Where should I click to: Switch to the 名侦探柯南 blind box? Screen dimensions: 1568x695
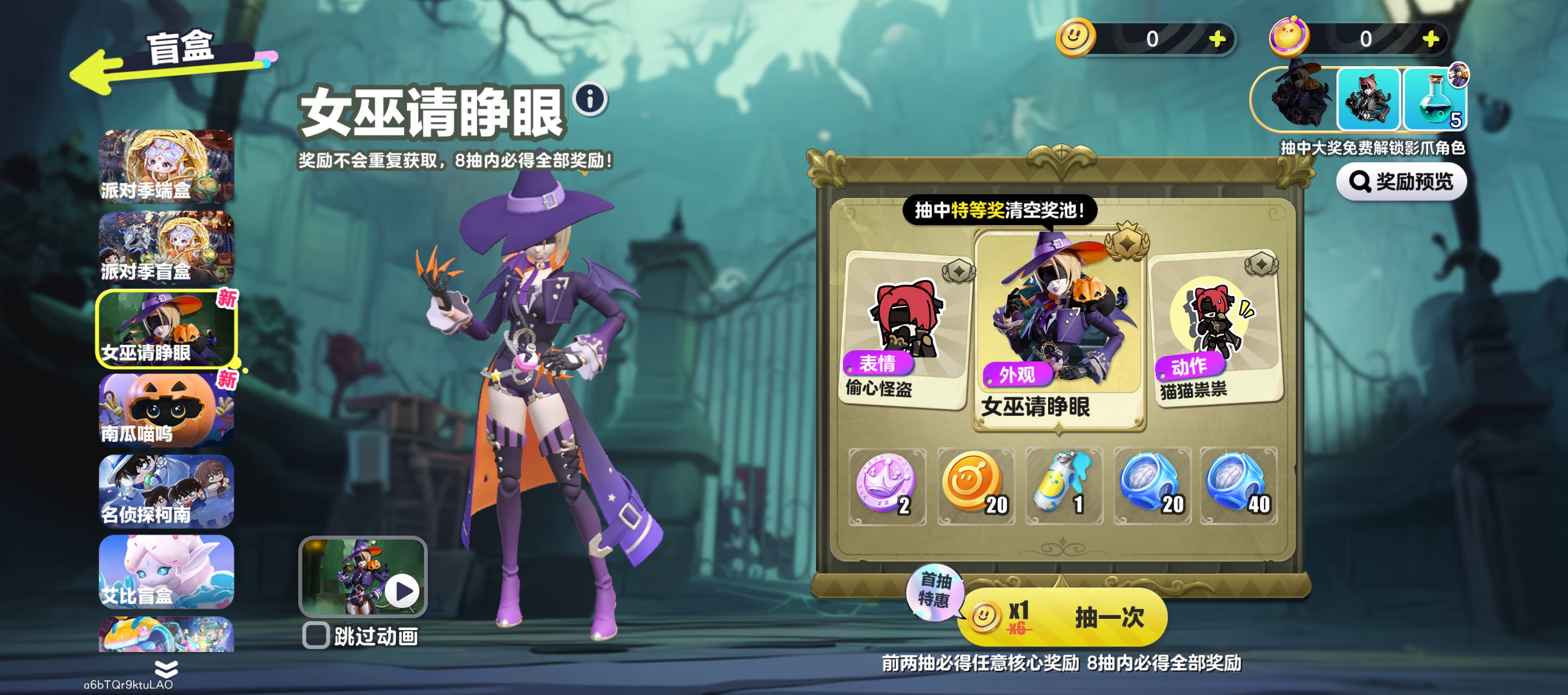(166, 491)
